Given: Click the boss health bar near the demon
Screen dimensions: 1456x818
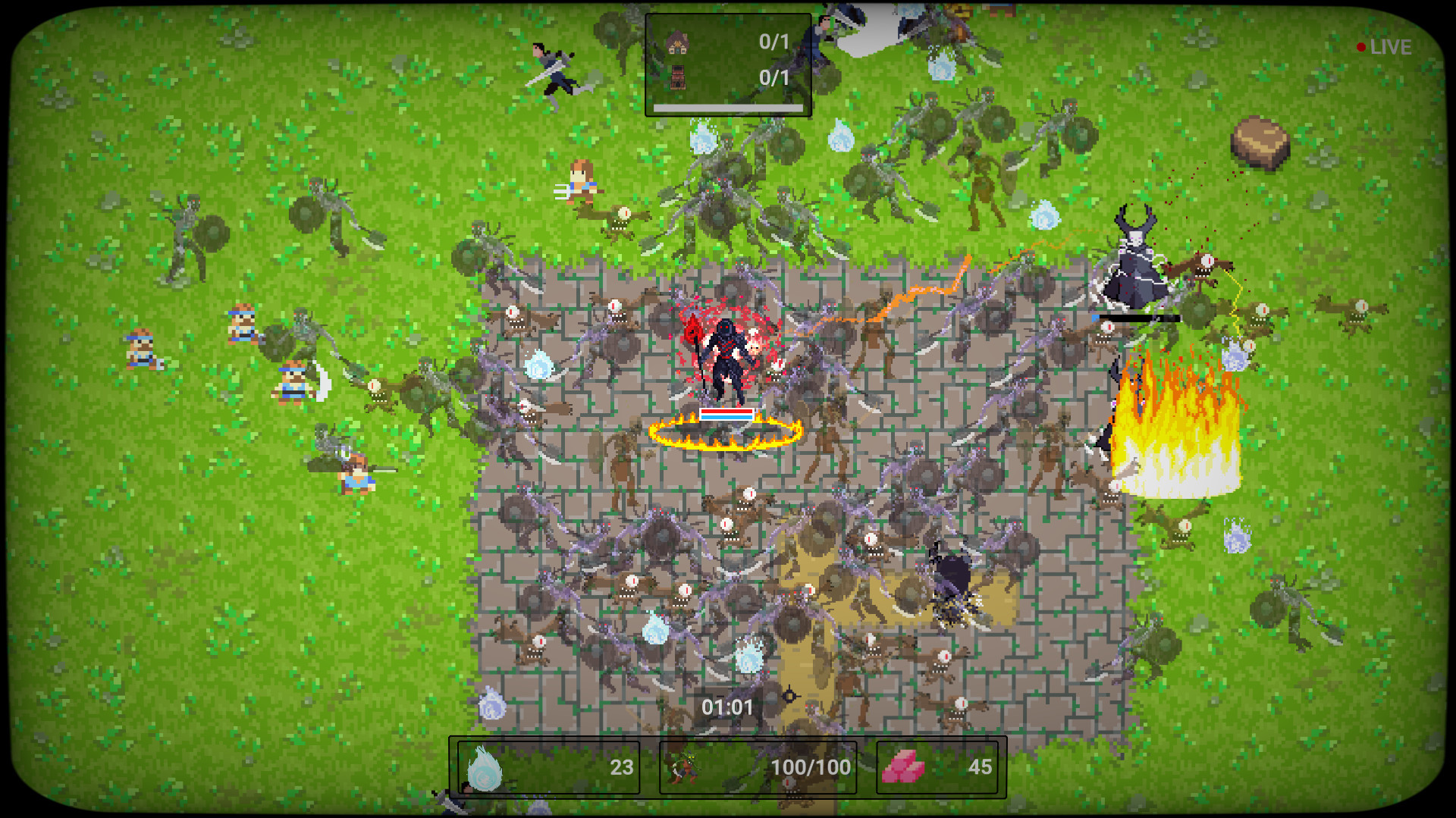Looking at the screenshot, I should 1137,319.
